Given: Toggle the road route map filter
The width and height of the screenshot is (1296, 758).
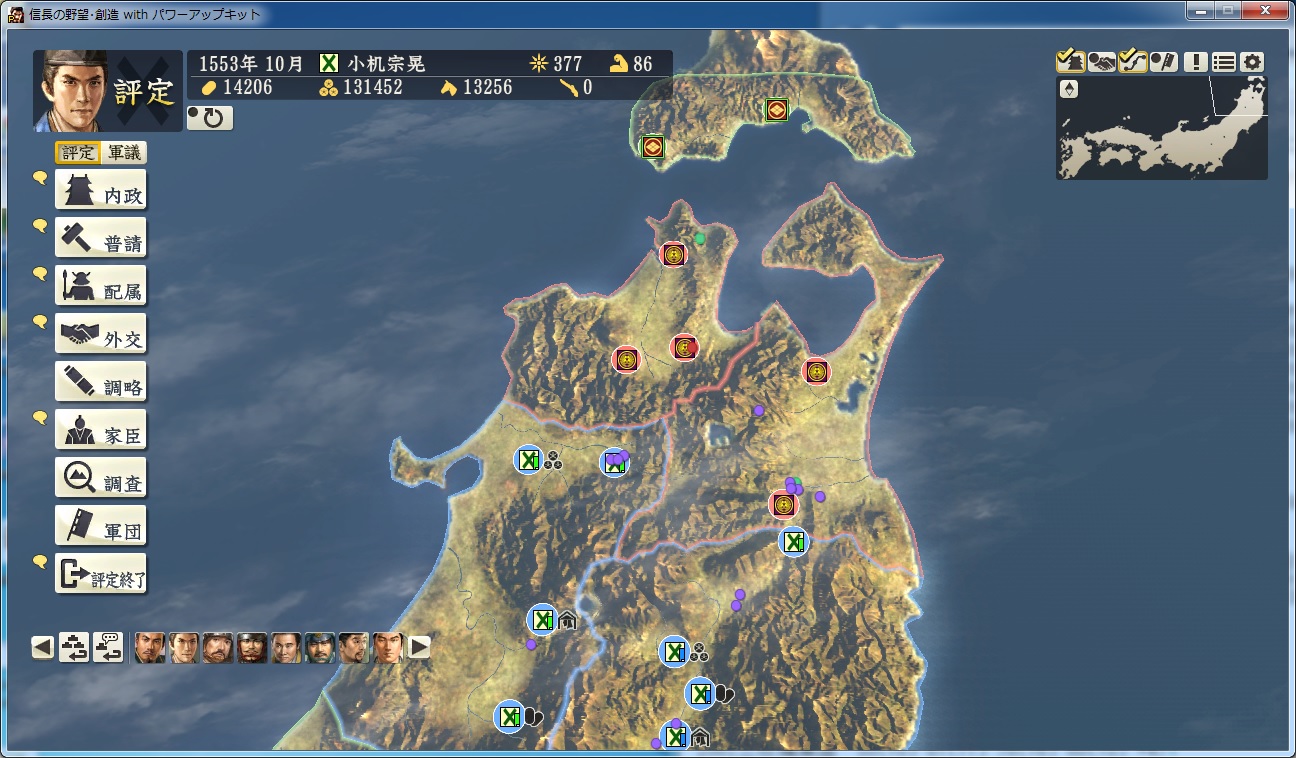Looking at the screenshot, I should 1133,62.
